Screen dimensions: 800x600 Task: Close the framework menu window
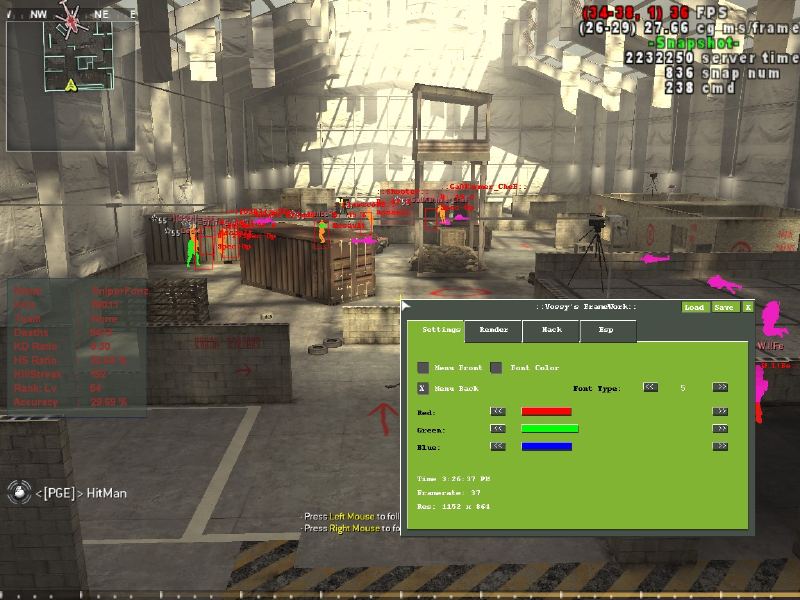click(747, 308)
